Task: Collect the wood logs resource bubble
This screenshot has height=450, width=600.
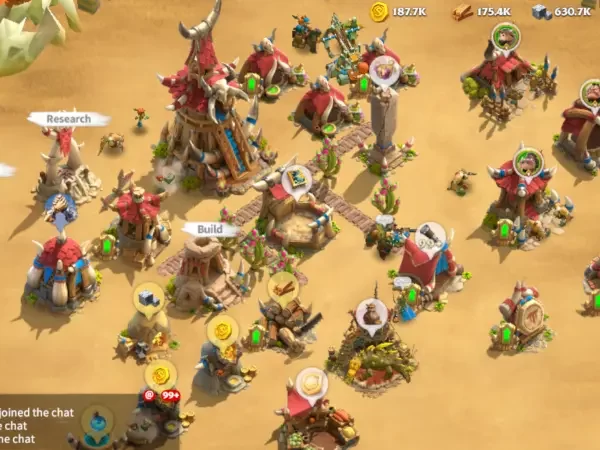Action: [283, 289]
